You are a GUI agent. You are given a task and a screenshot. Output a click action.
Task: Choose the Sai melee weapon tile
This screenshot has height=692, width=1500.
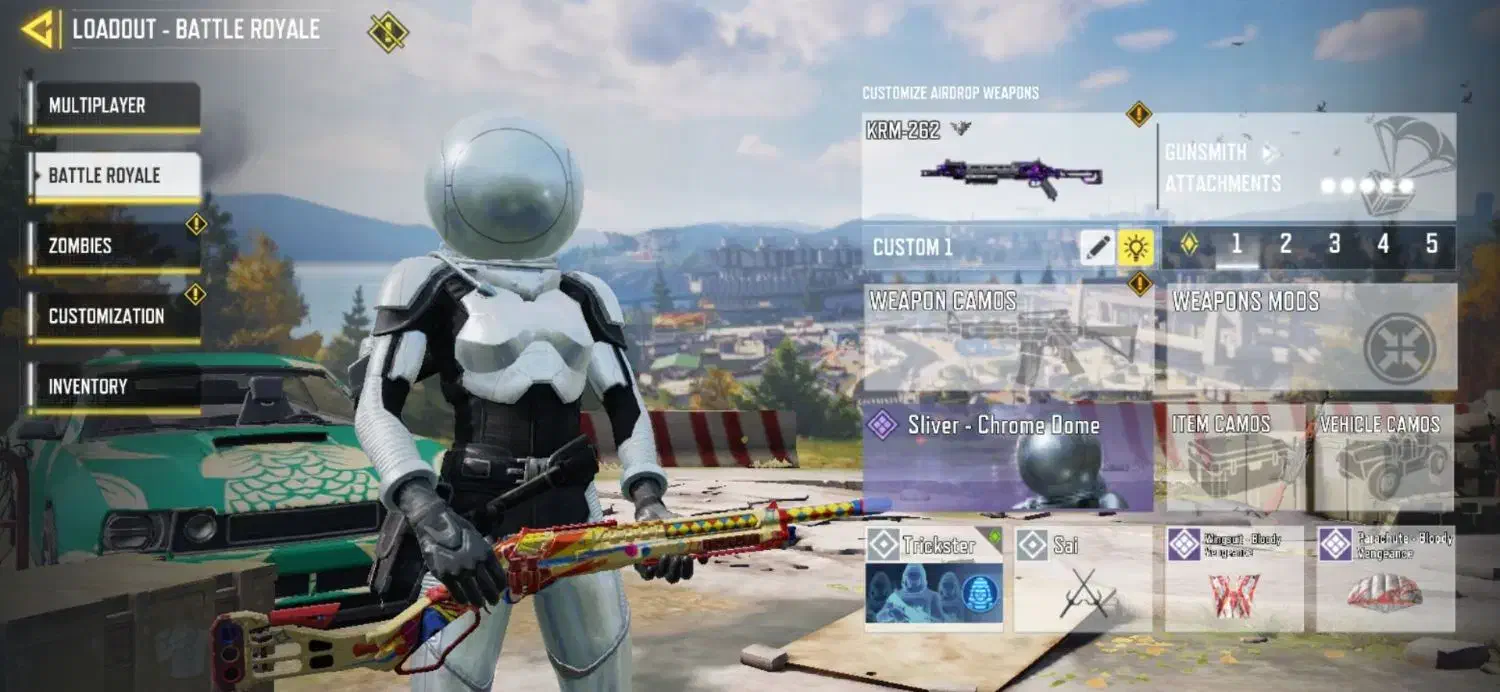pos(1083,579)
